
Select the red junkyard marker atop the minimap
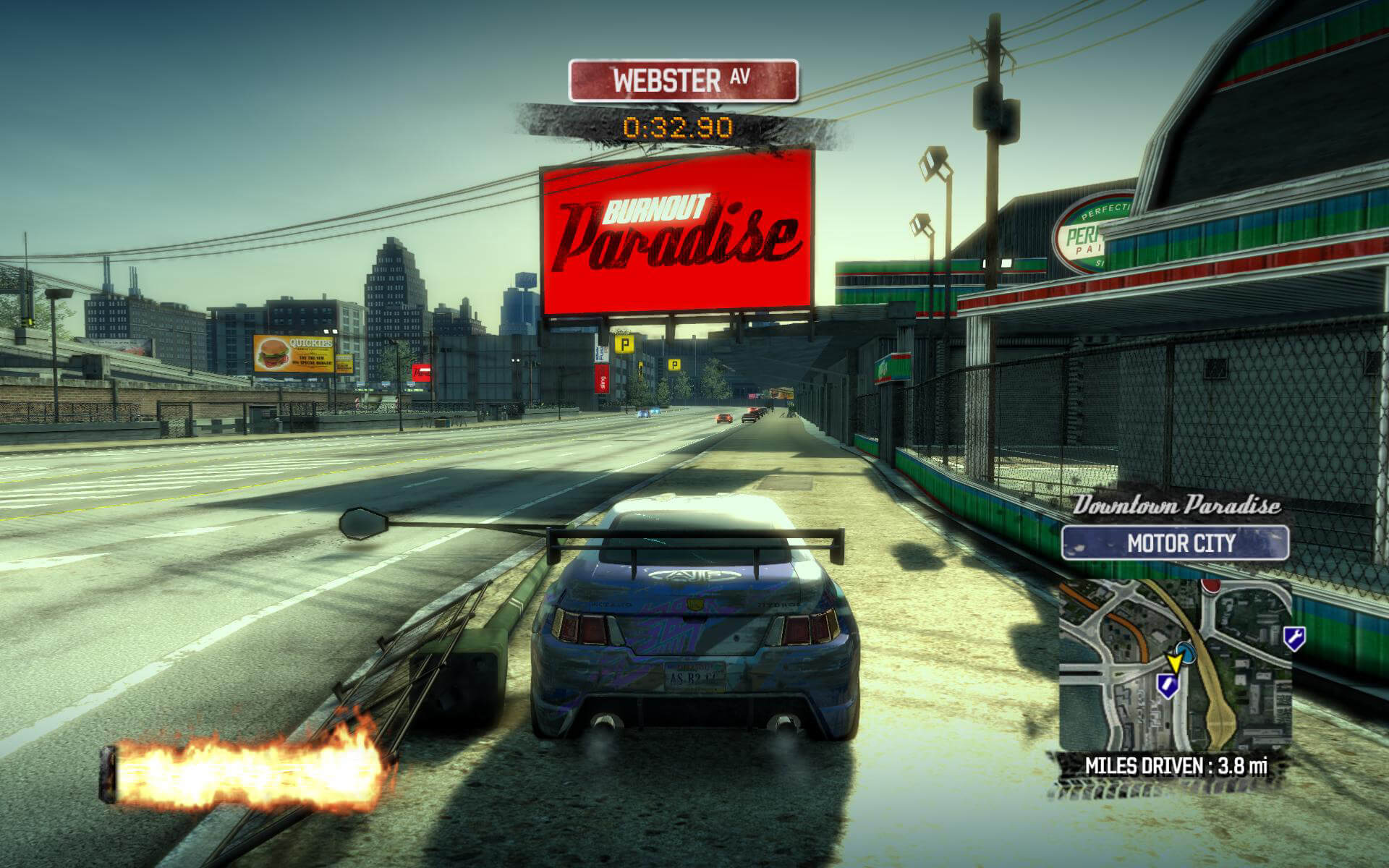tap(1211, 587)
